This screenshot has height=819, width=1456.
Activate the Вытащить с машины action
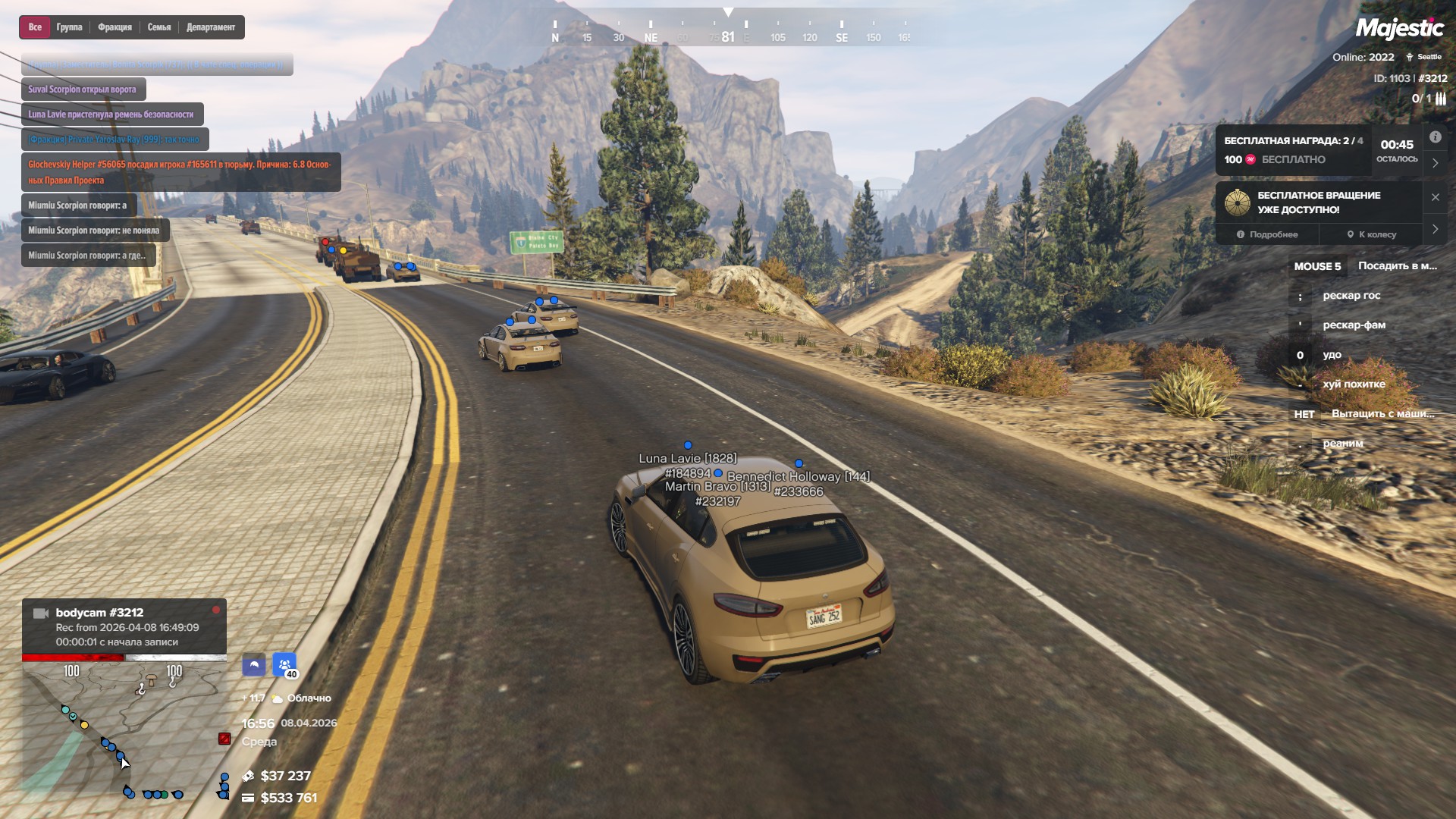pyautogui.click(x=1382, y=414)
